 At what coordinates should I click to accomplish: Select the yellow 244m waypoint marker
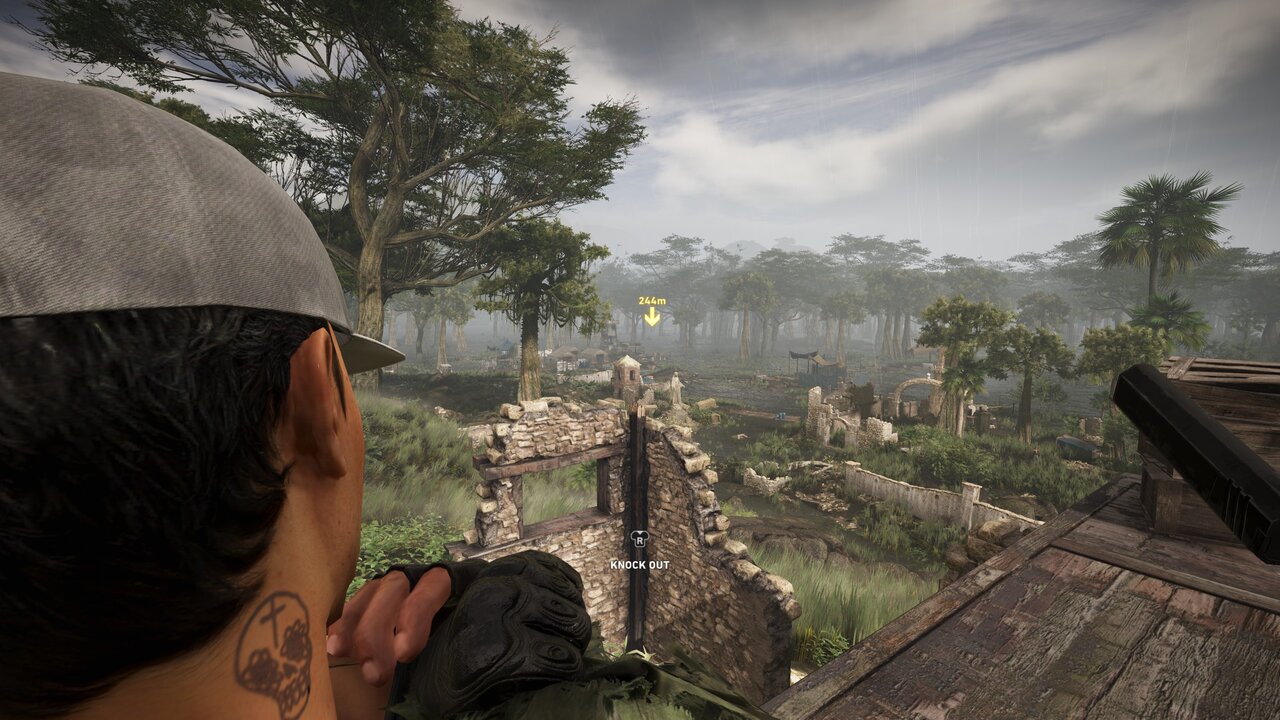(652, 311)
